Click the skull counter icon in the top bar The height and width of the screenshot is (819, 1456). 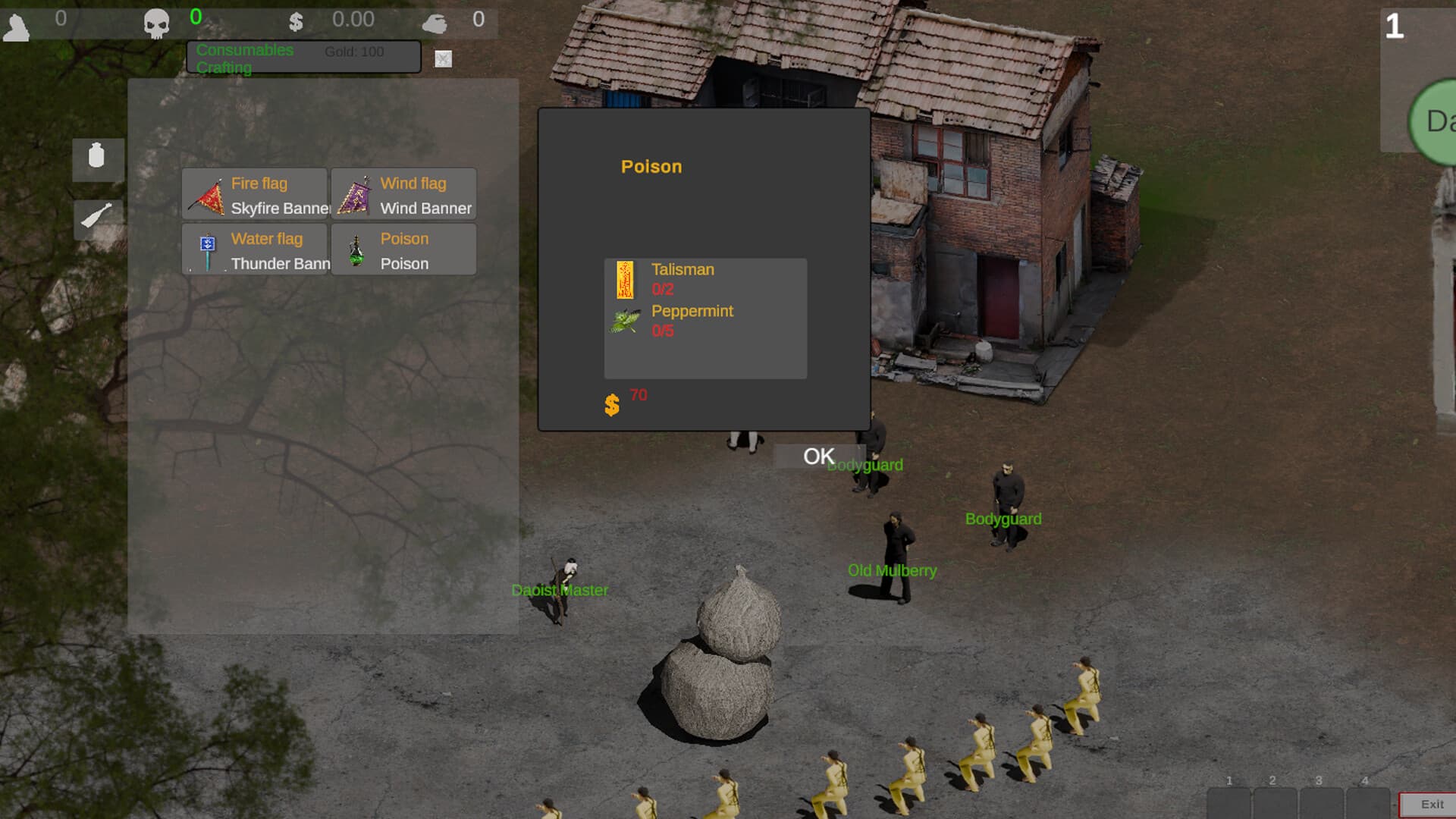(155, 20)
